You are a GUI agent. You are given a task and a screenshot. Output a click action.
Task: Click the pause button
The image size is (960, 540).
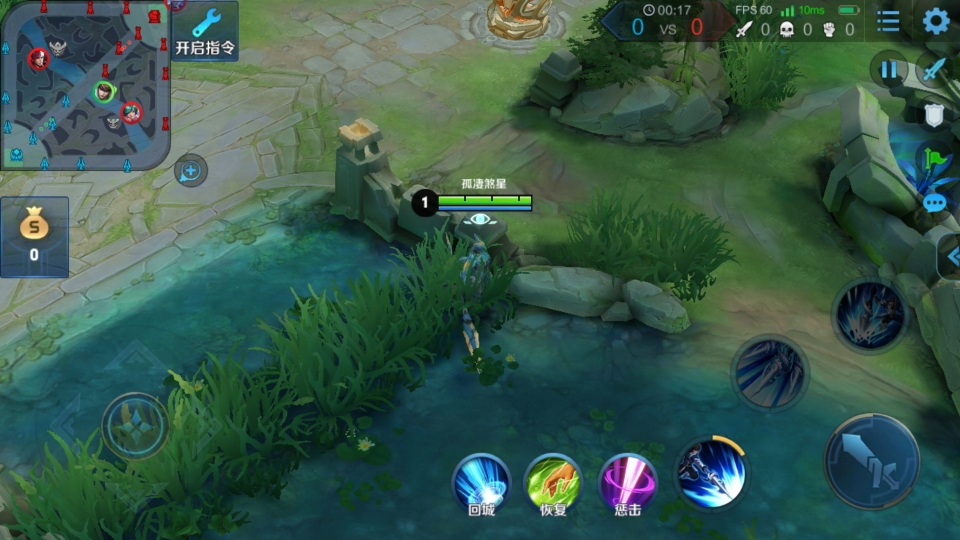point(888,70)
